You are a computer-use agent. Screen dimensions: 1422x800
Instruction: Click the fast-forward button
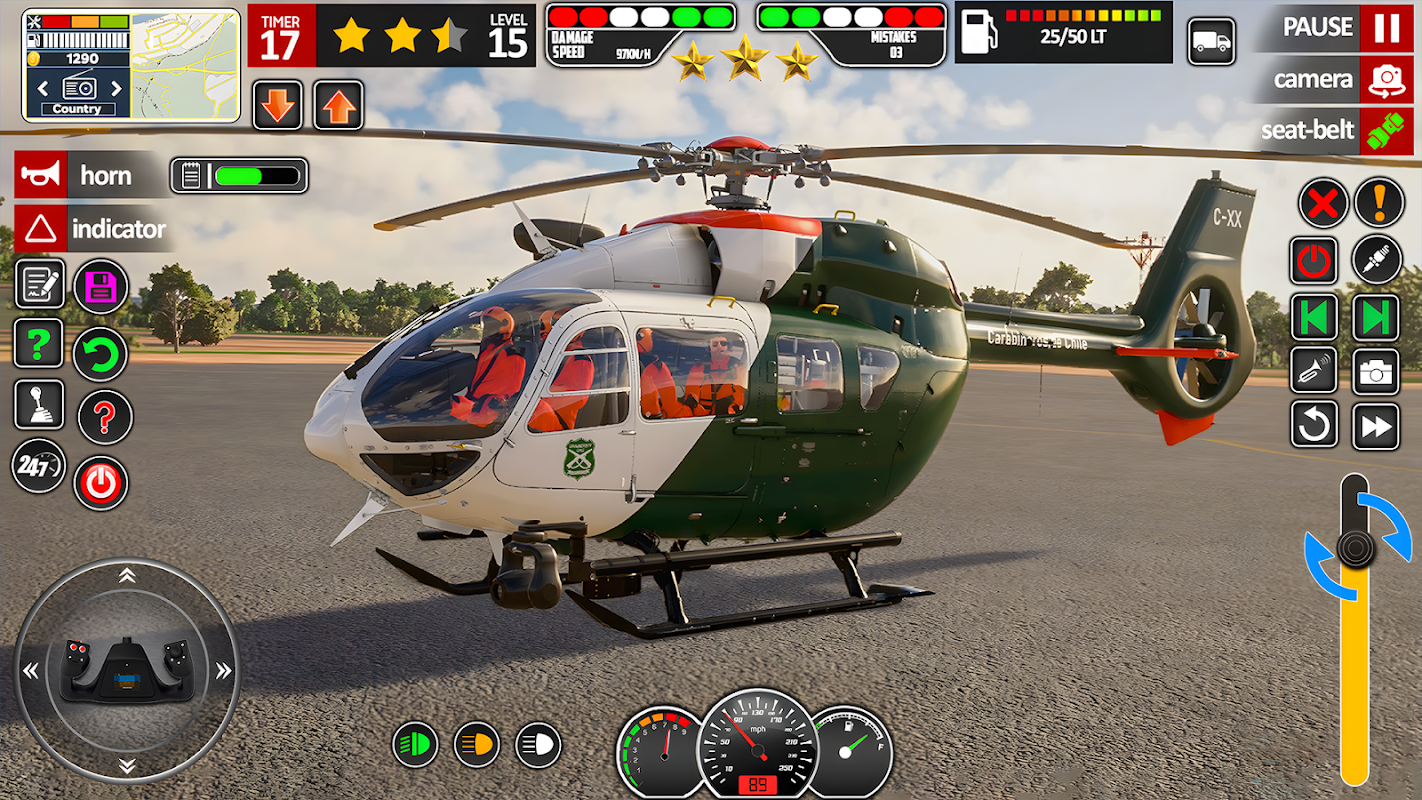pos(1376,426)
